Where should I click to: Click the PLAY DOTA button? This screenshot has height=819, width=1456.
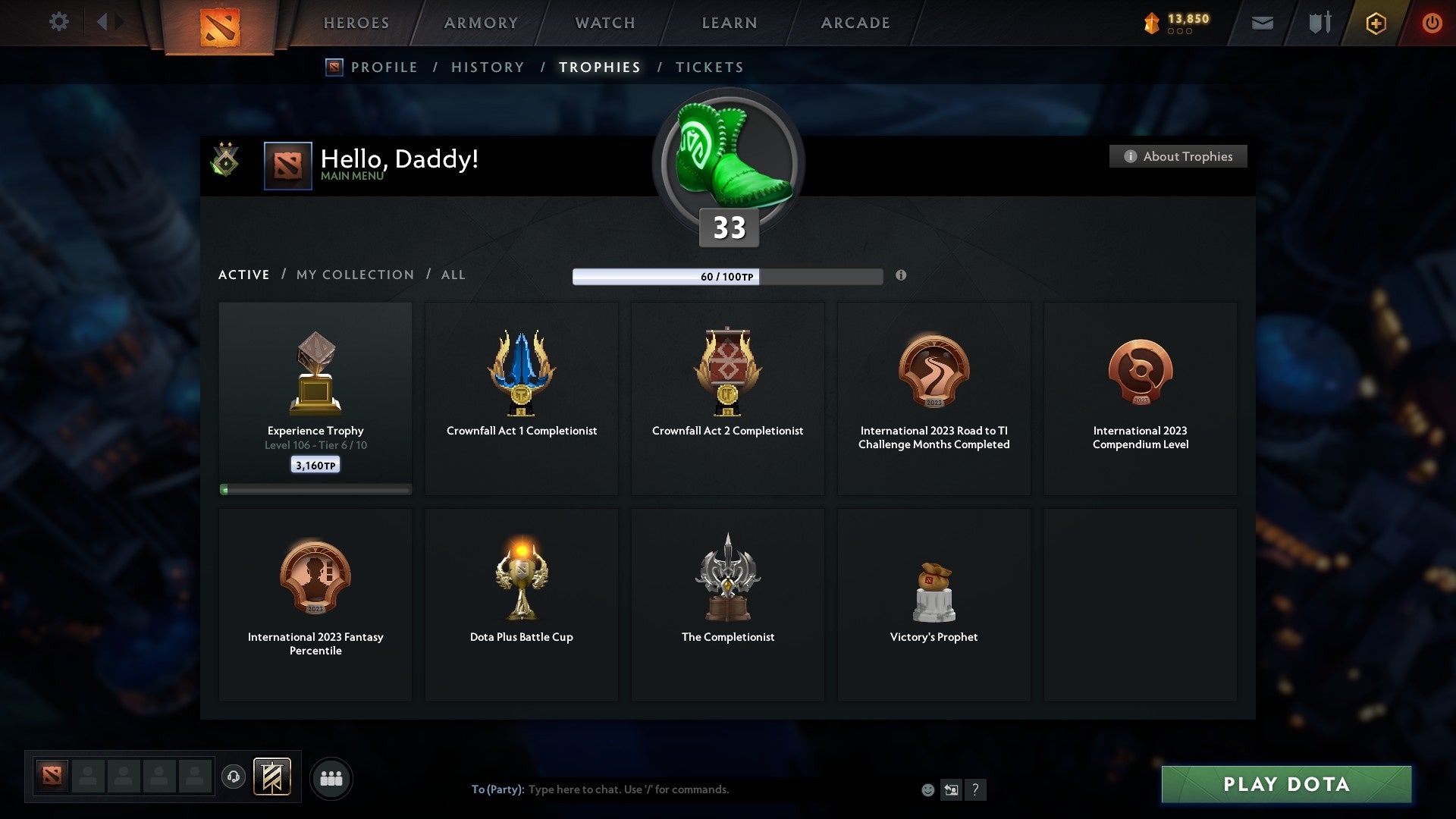click(1285, 785)
